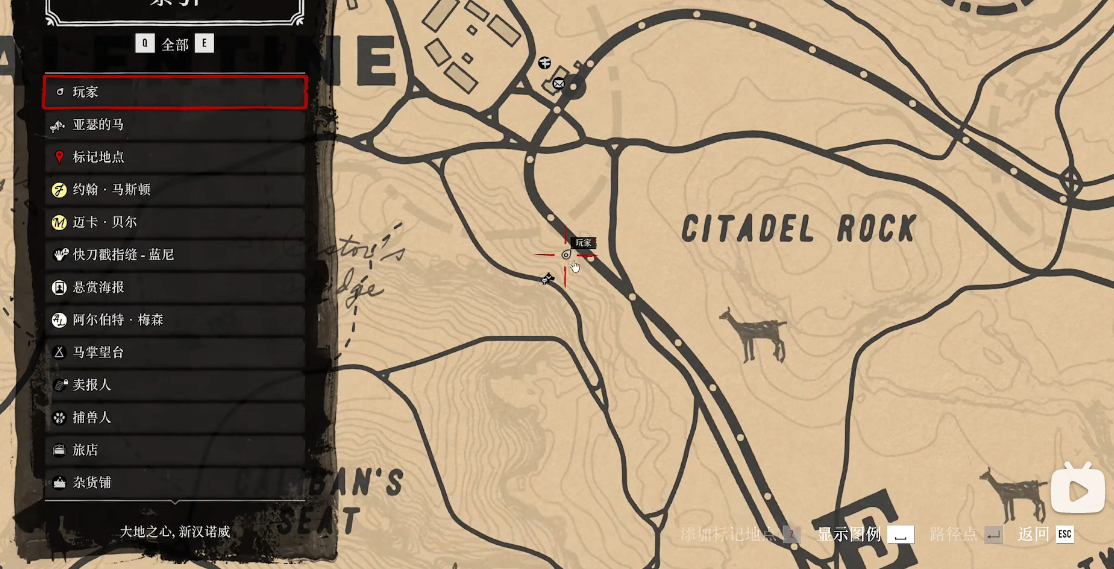The width and height of the screenshot is (1114, 569).
Task: Select the 旅店 list entry
Action: pyautogui.click(x=175, y=450)
